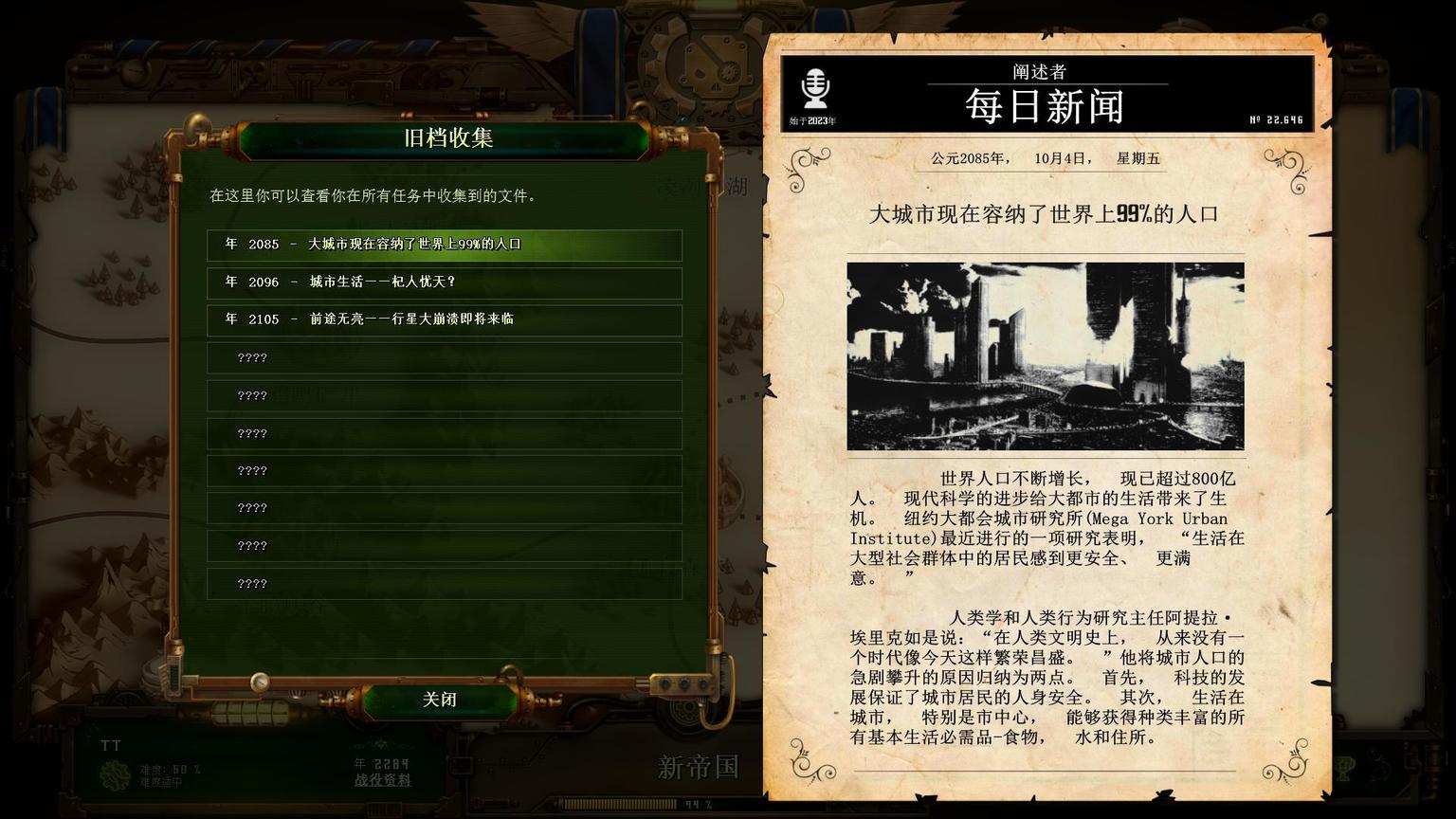The height and width of the screenshot is (819, 1456).
Task: Click the last locked ???? archive slot
Action: tap(444, 582)
